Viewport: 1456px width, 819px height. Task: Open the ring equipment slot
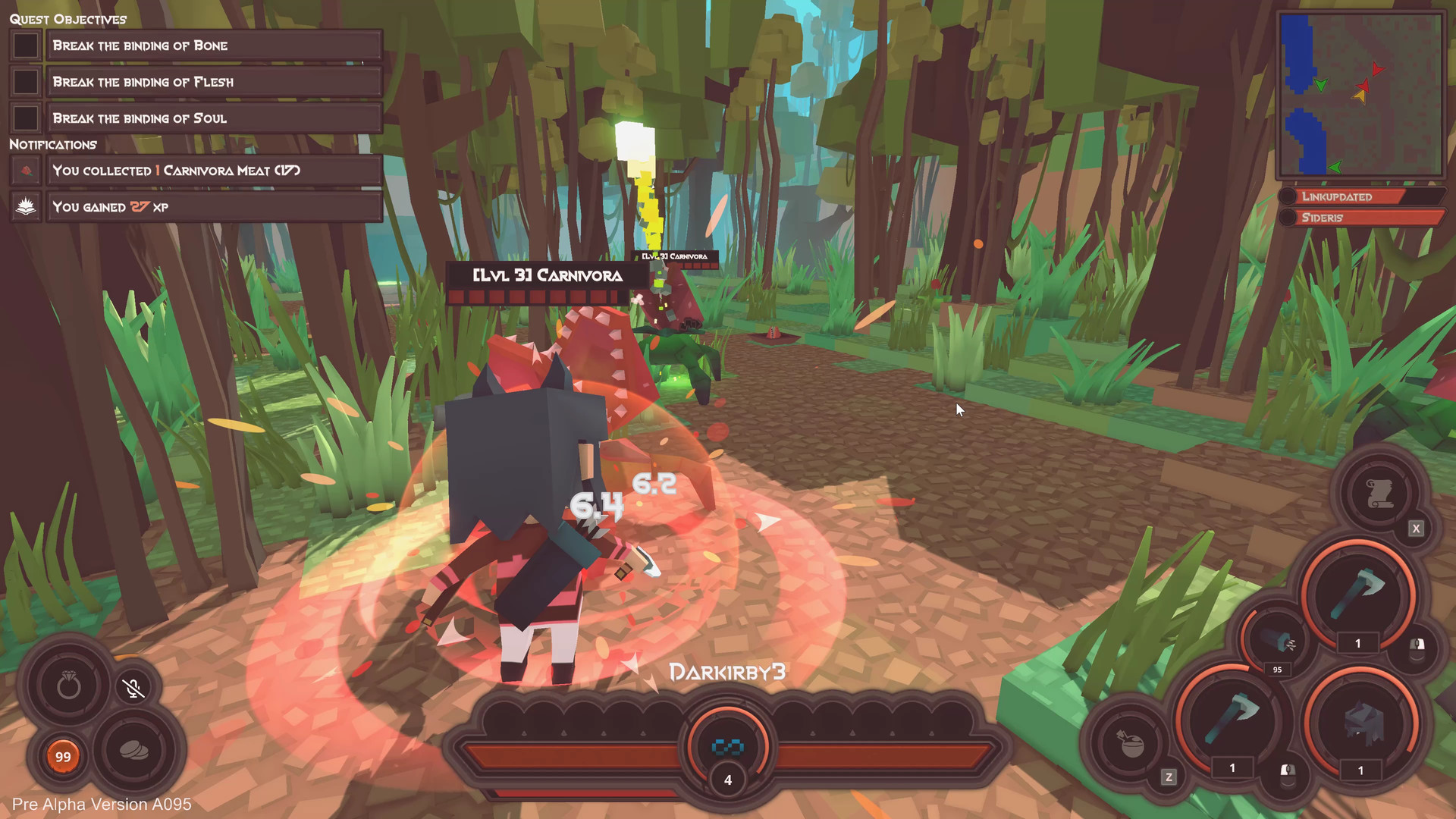point(69,683)
